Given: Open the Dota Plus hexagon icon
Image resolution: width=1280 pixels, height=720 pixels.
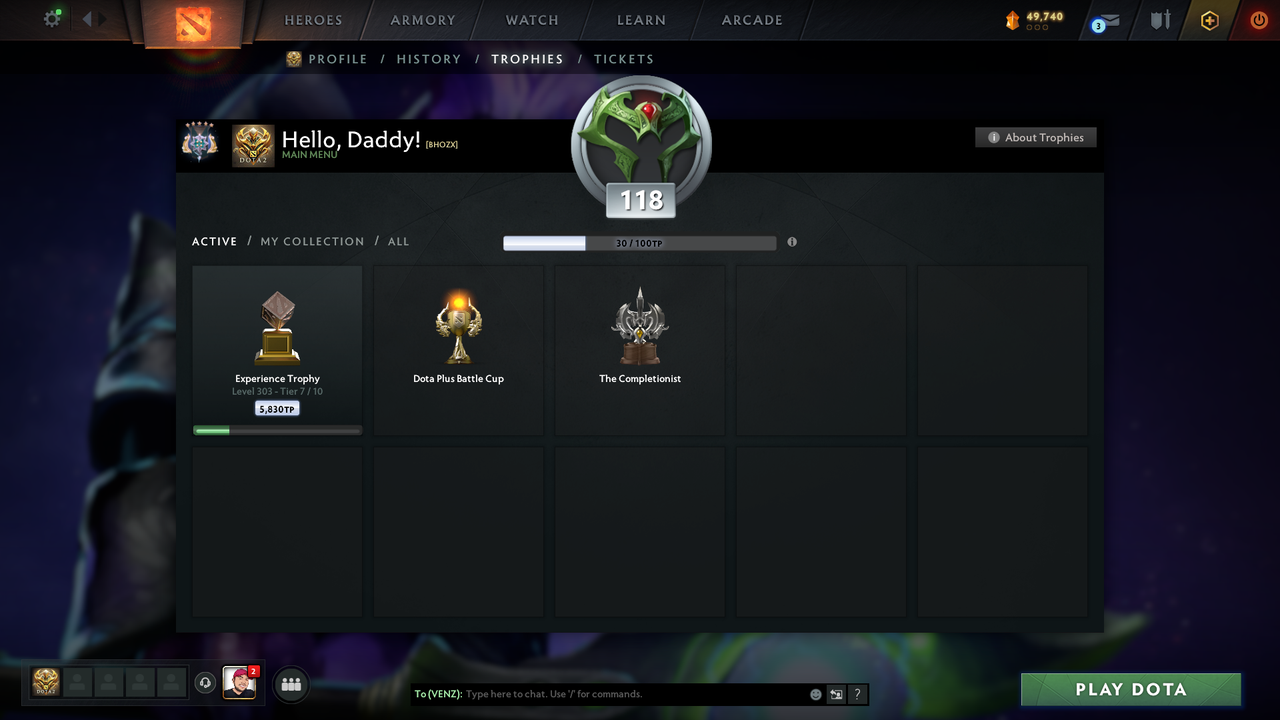Looking at the screenshot, I should click(x=1210, y=20).
